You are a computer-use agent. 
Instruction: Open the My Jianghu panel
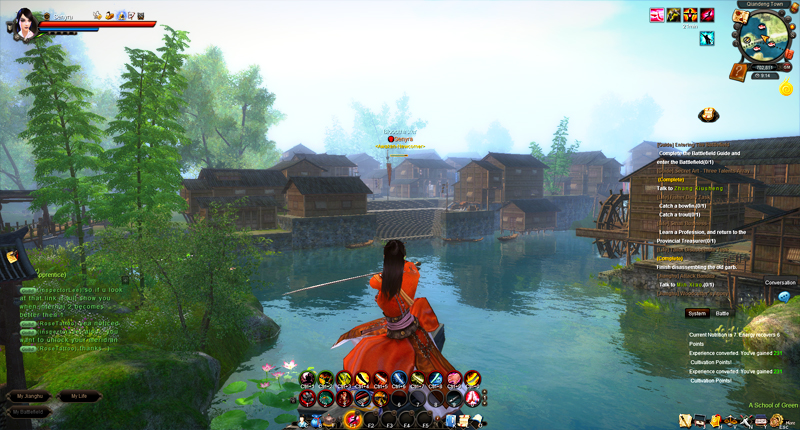click(x=31, y=396)
